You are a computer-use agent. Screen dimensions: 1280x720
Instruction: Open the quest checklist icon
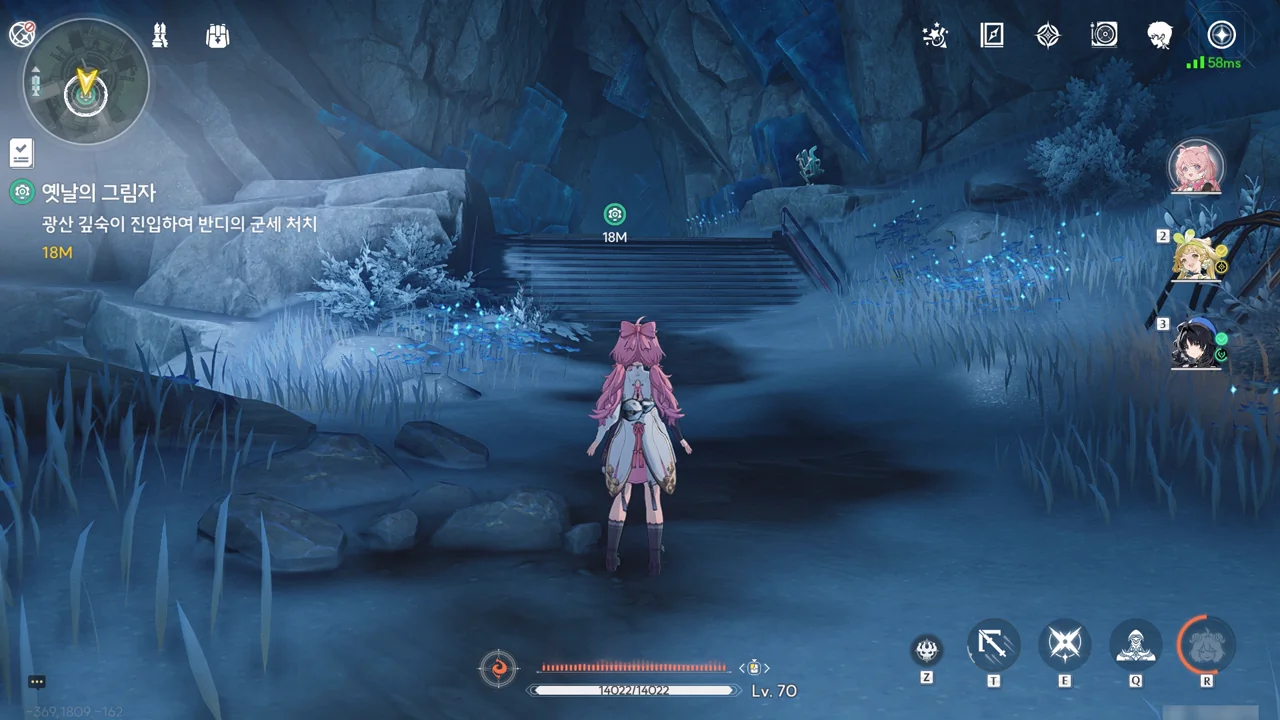22,153
